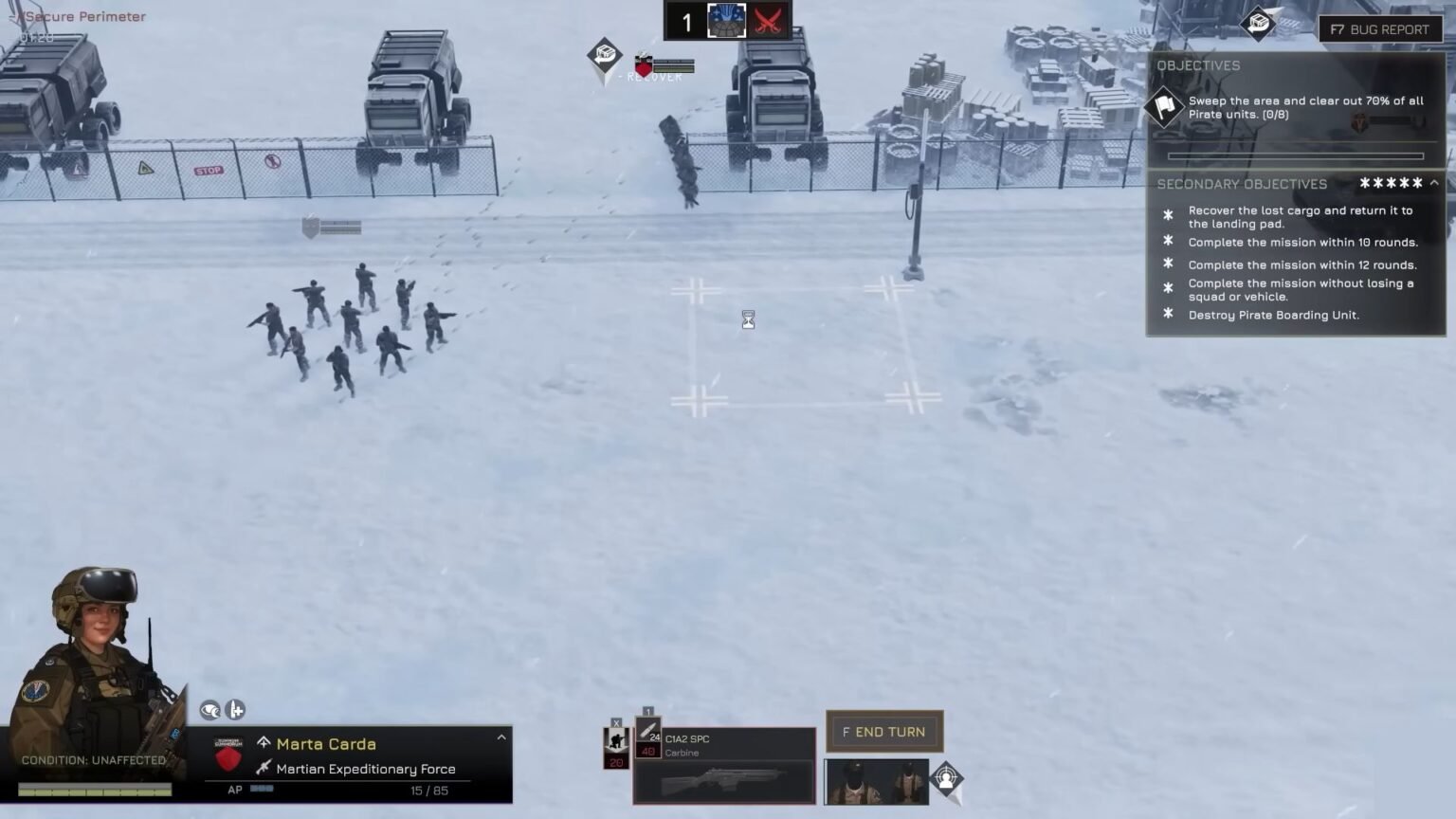
Task: End the current turn
Action: (883, 732)
